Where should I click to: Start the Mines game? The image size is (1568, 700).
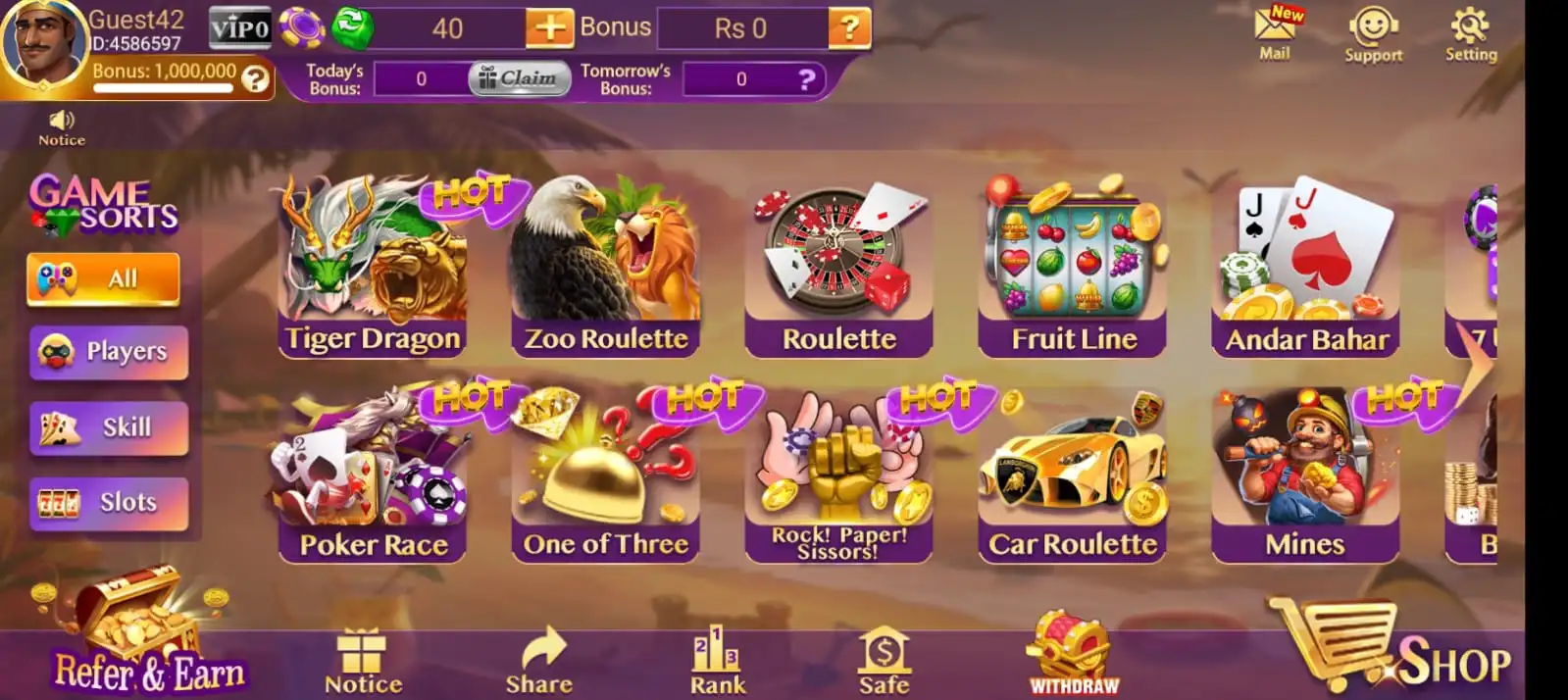1305,475
